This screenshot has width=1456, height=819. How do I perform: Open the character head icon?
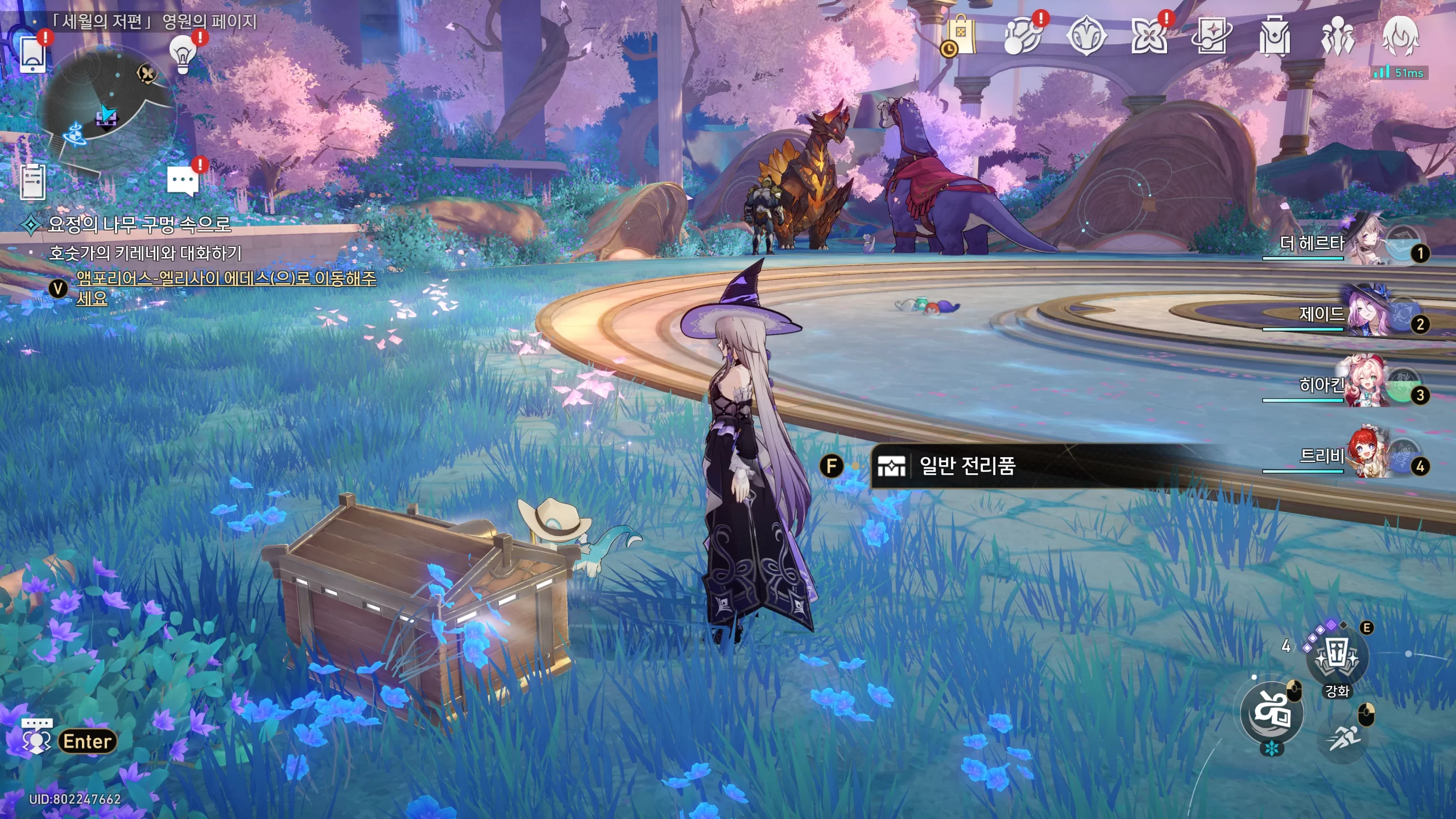coord(1401,36)
